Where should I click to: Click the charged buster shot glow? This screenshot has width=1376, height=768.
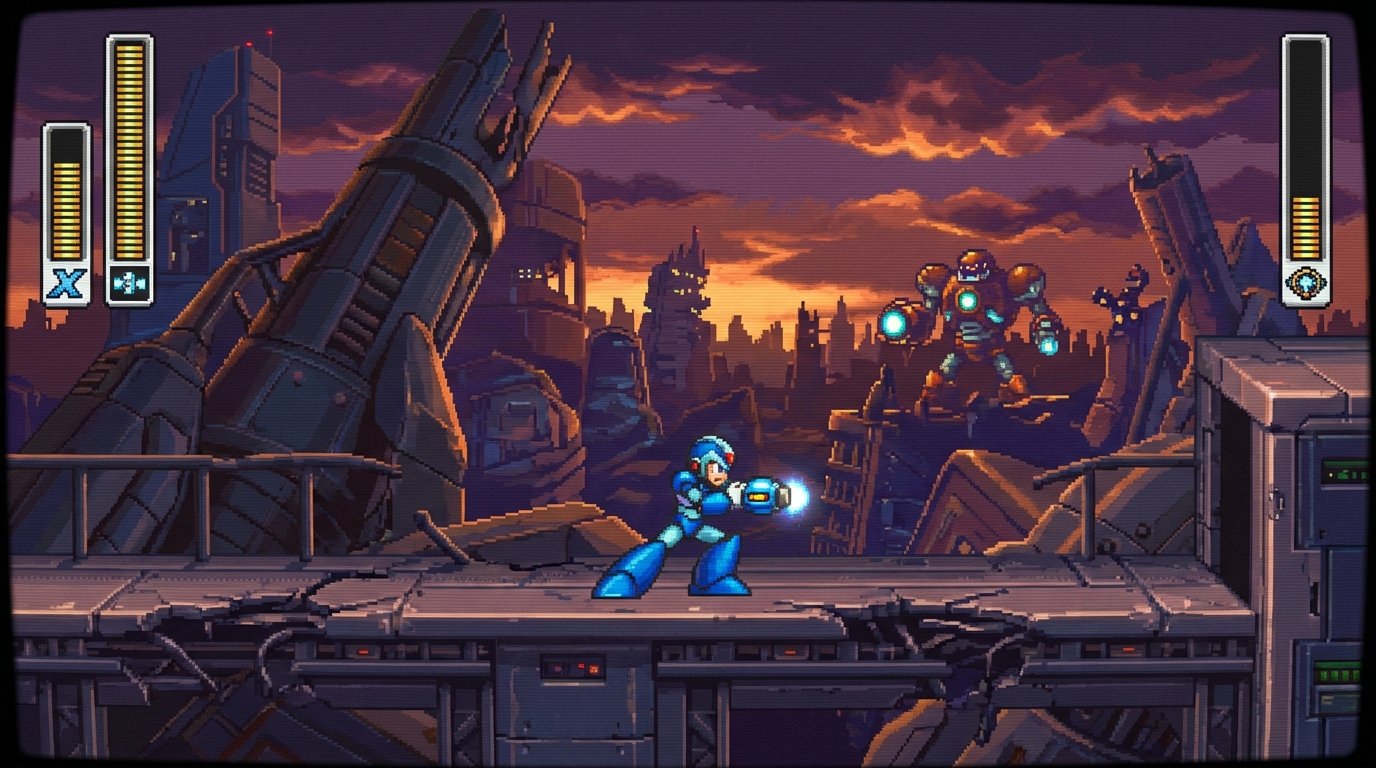pyautogui.click(x=795, y=498)
